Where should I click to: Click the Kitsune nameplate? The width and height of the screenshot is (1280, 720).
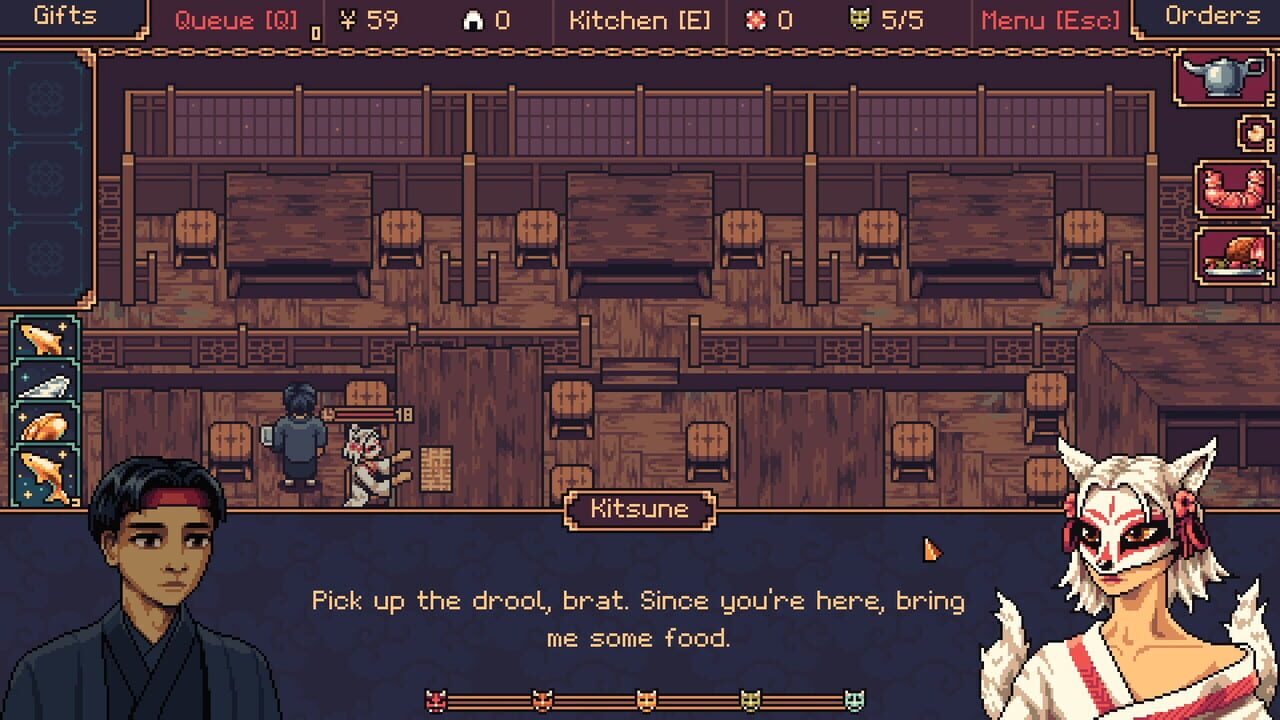click(640, 509)
